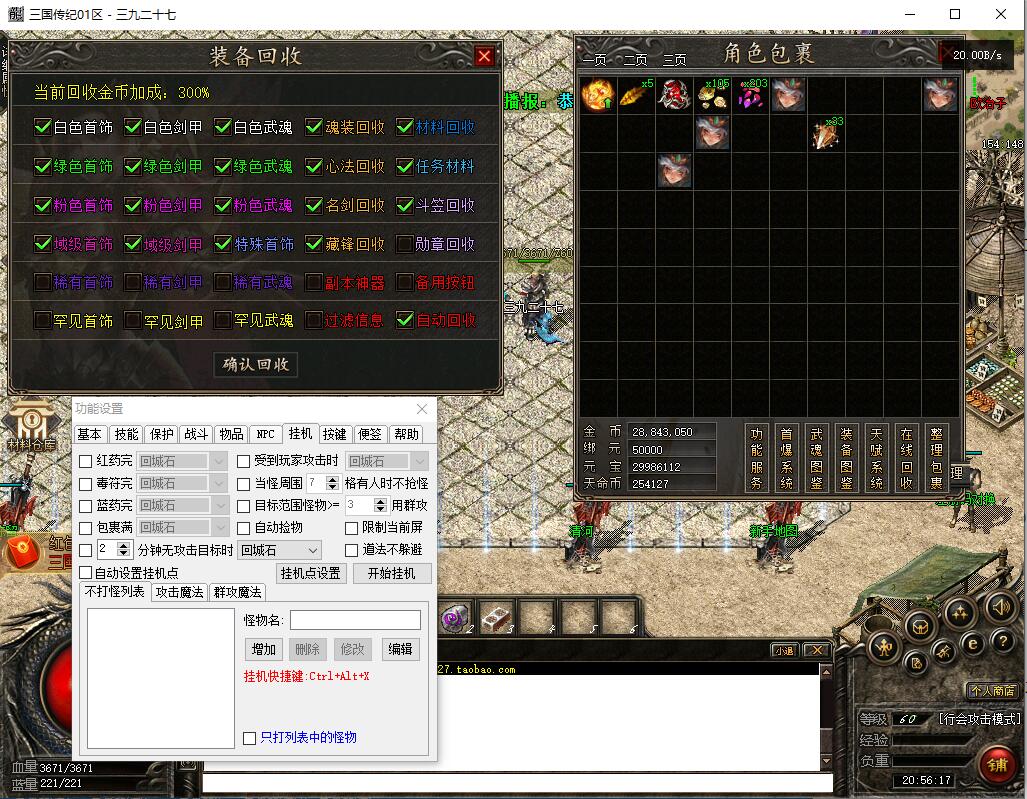The height and width of the screenshot is (799, 1027).
Task: Close the 装备回收 equipment recycle panel
Action: [484, 57]
